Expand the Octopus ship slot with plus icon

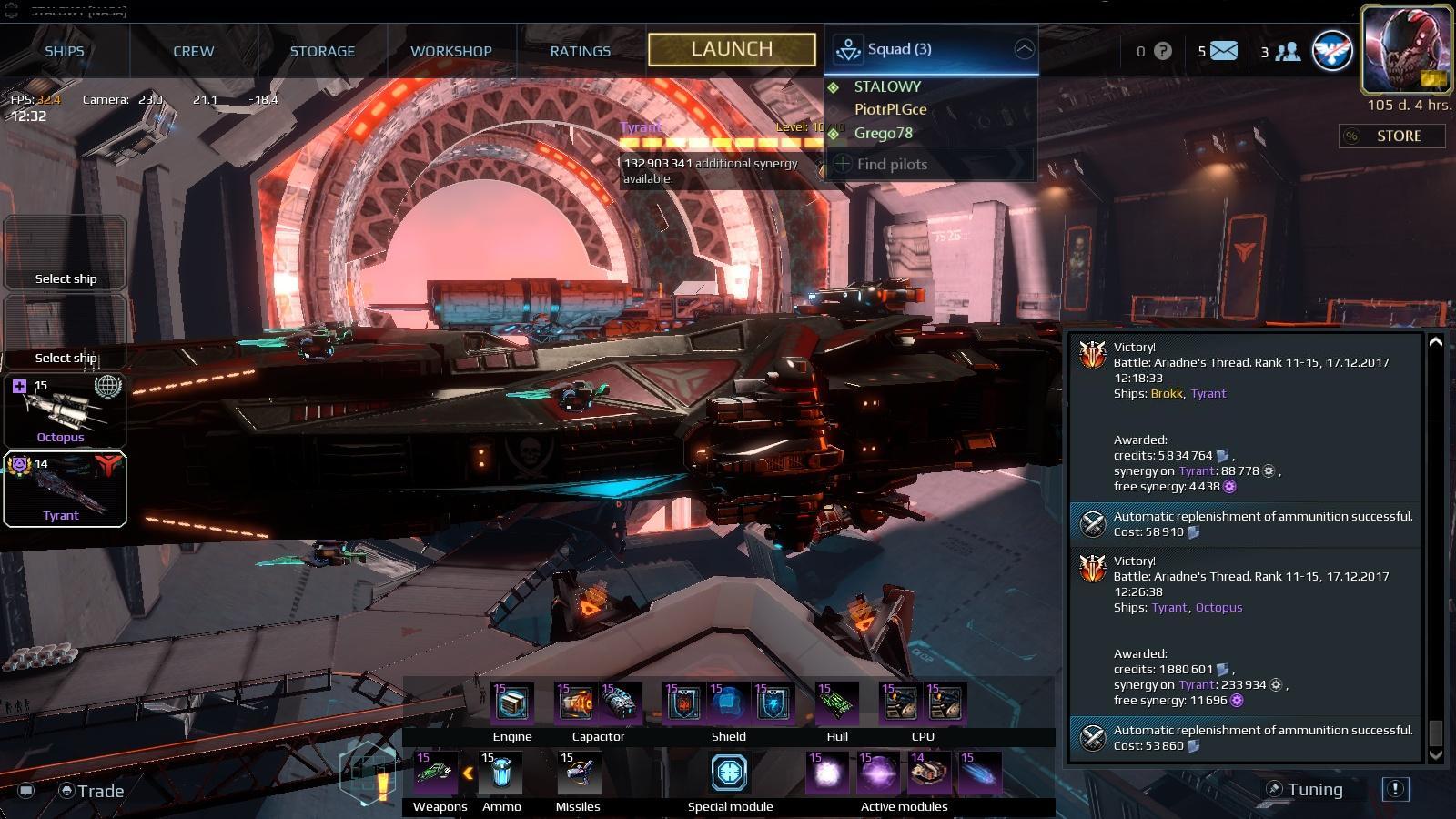[18, 385]
